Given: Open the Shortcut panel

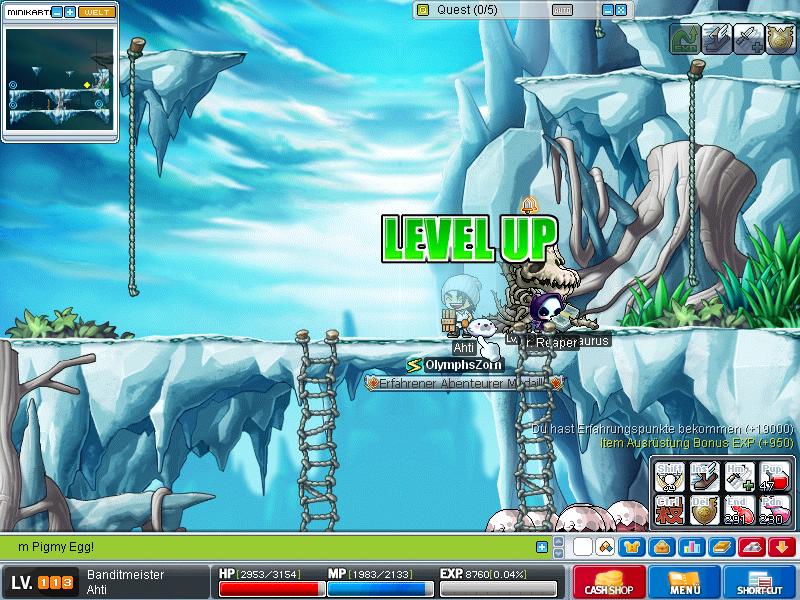Looking at the screenshot, I should (x=760, y=582).
